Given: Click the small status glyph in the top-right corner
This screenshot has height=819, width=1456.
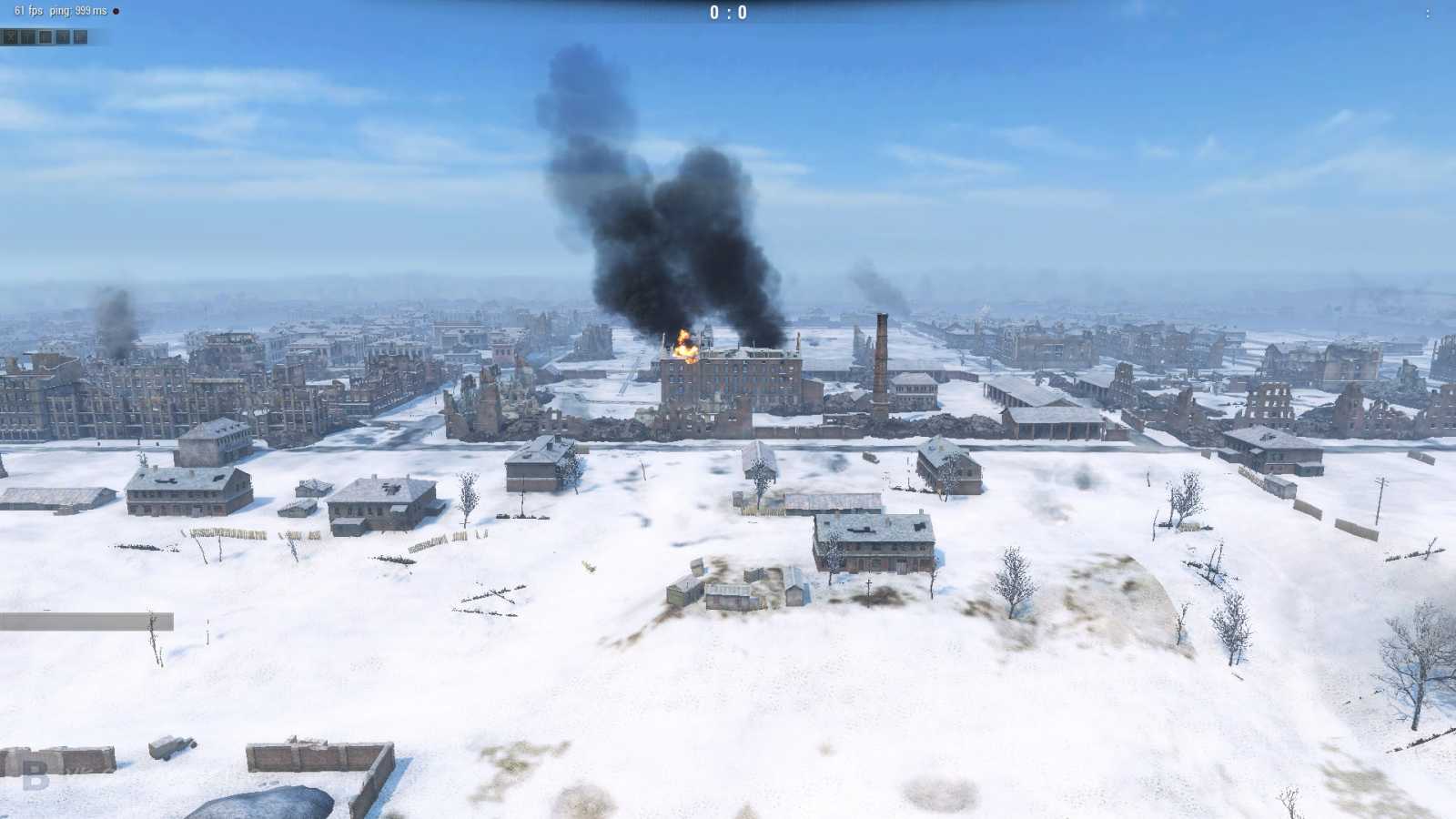Looking at the screenshot, I should (x=1429, y=12).
